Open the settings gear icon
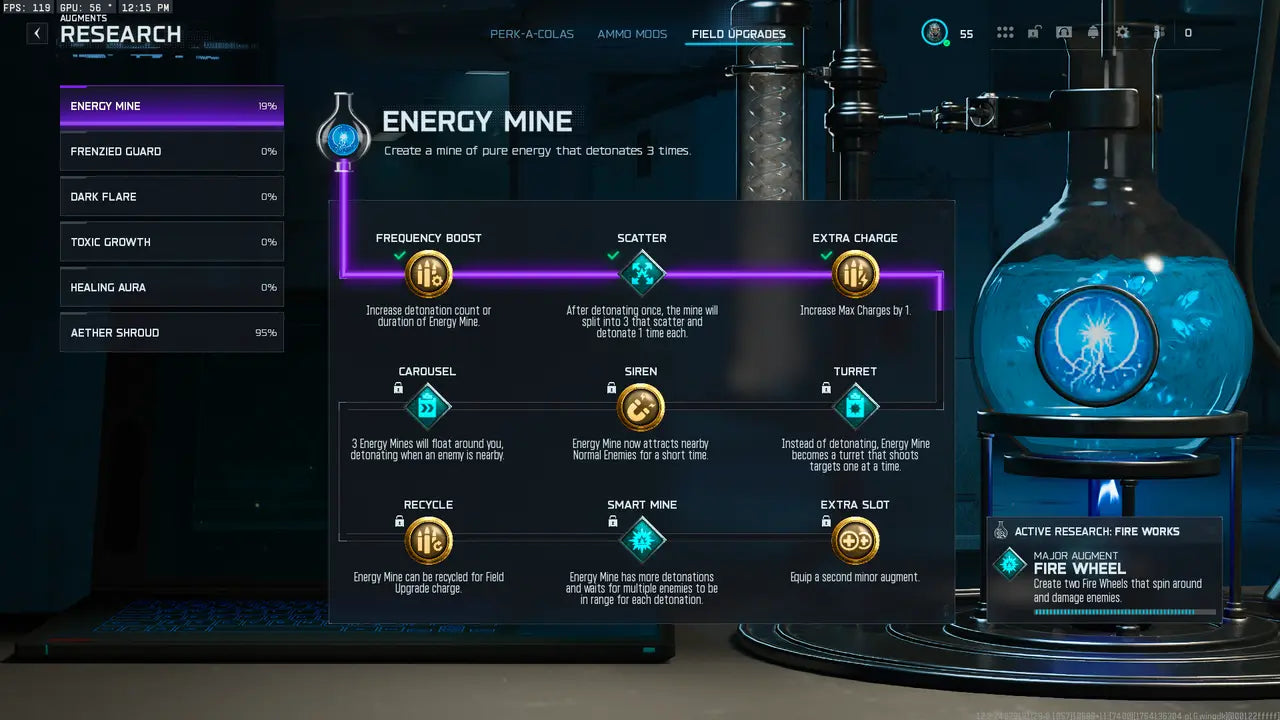This screenshot has height=720, width=1280. point(1122,32)
